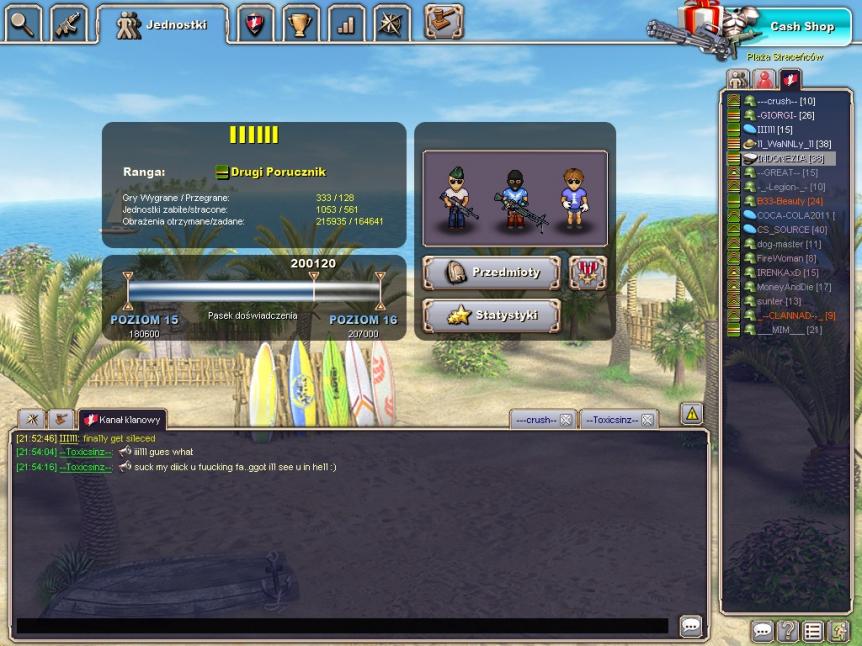The height and width of the screenshot is (646, 862).
Task: Select the black masked soldier unit
Action: click(x=513, y=198)
